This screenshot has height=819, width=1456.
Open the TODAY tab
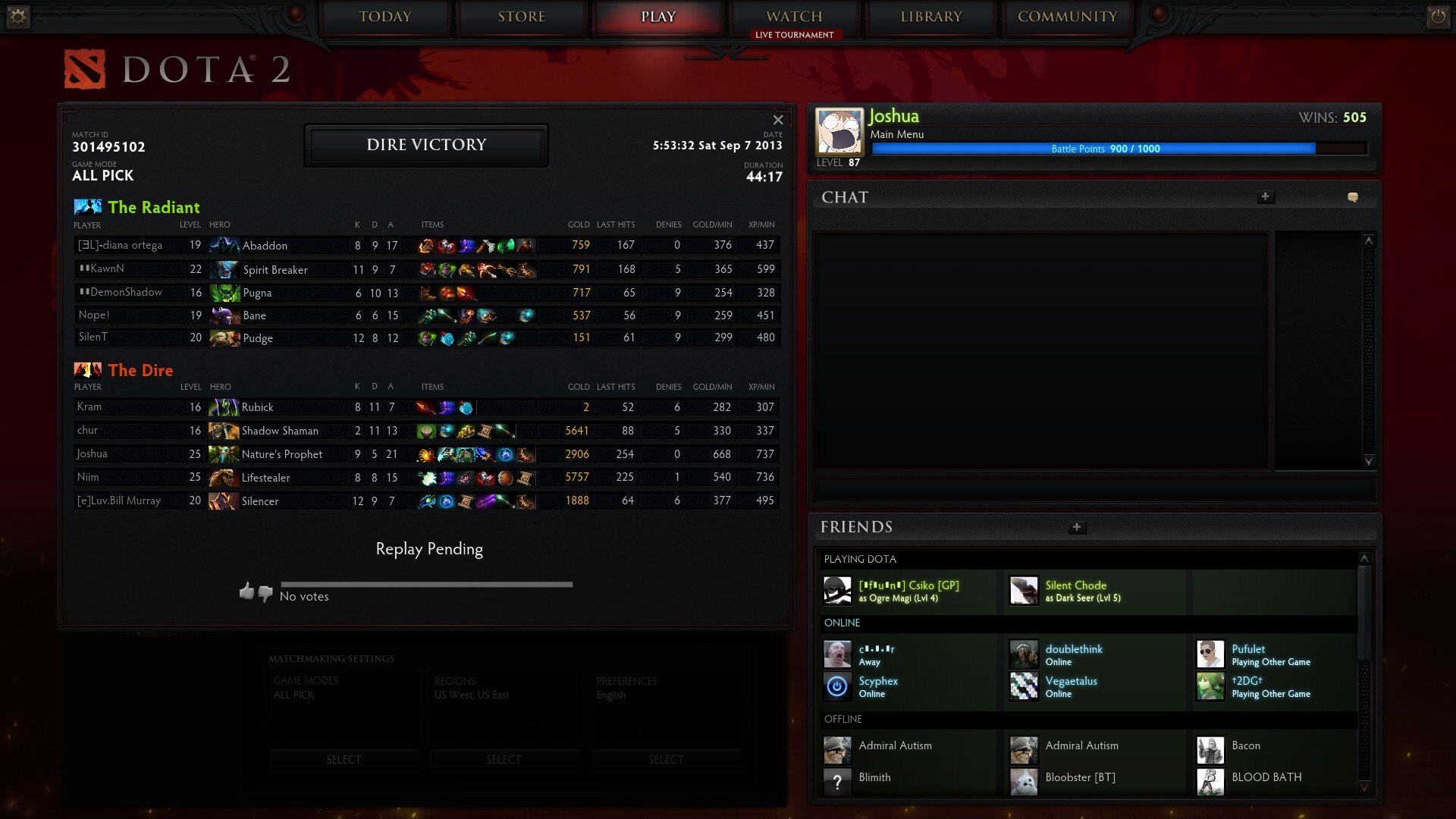click(x=385, y=17)
